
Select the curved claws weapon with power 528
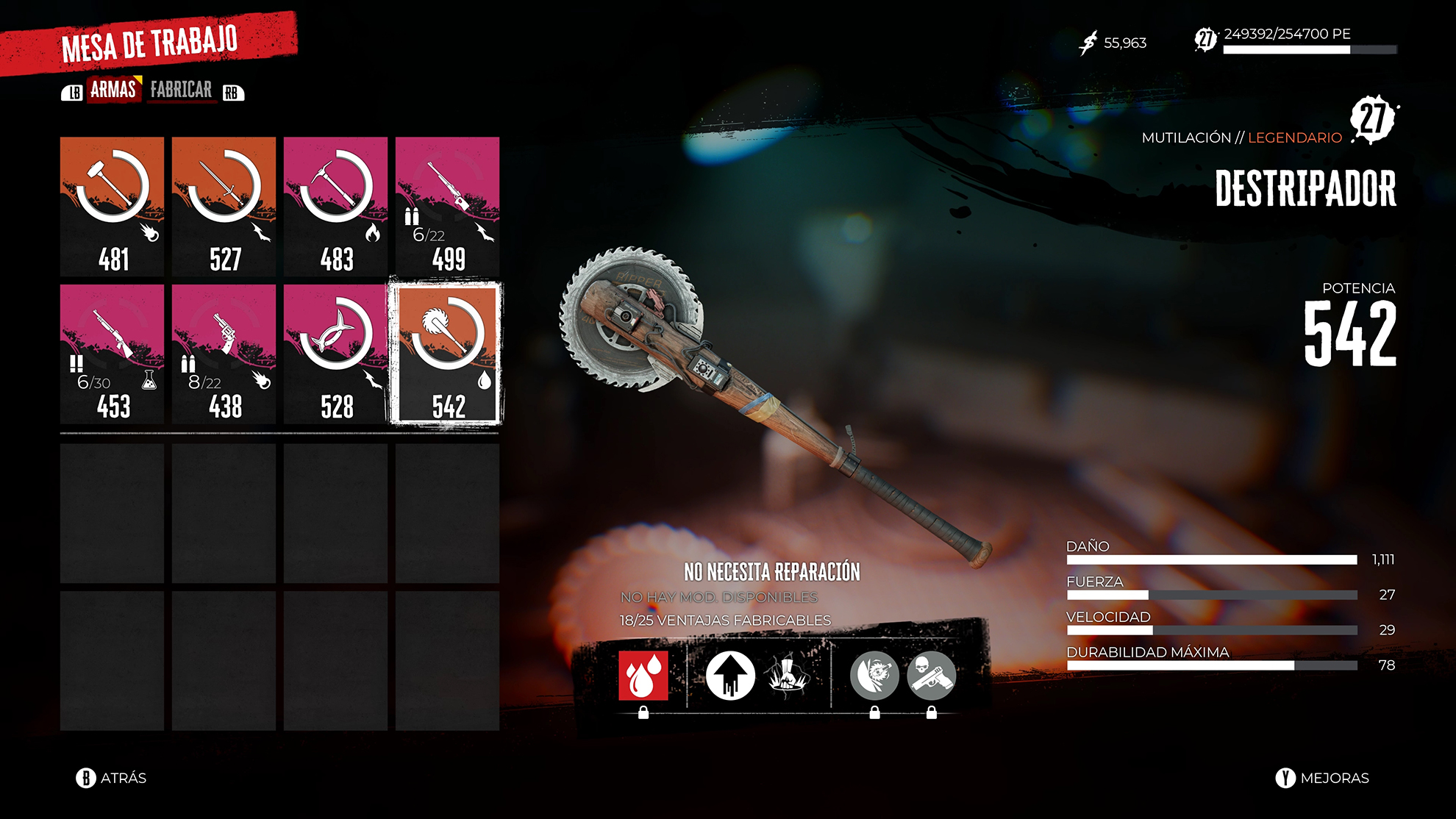335,354
